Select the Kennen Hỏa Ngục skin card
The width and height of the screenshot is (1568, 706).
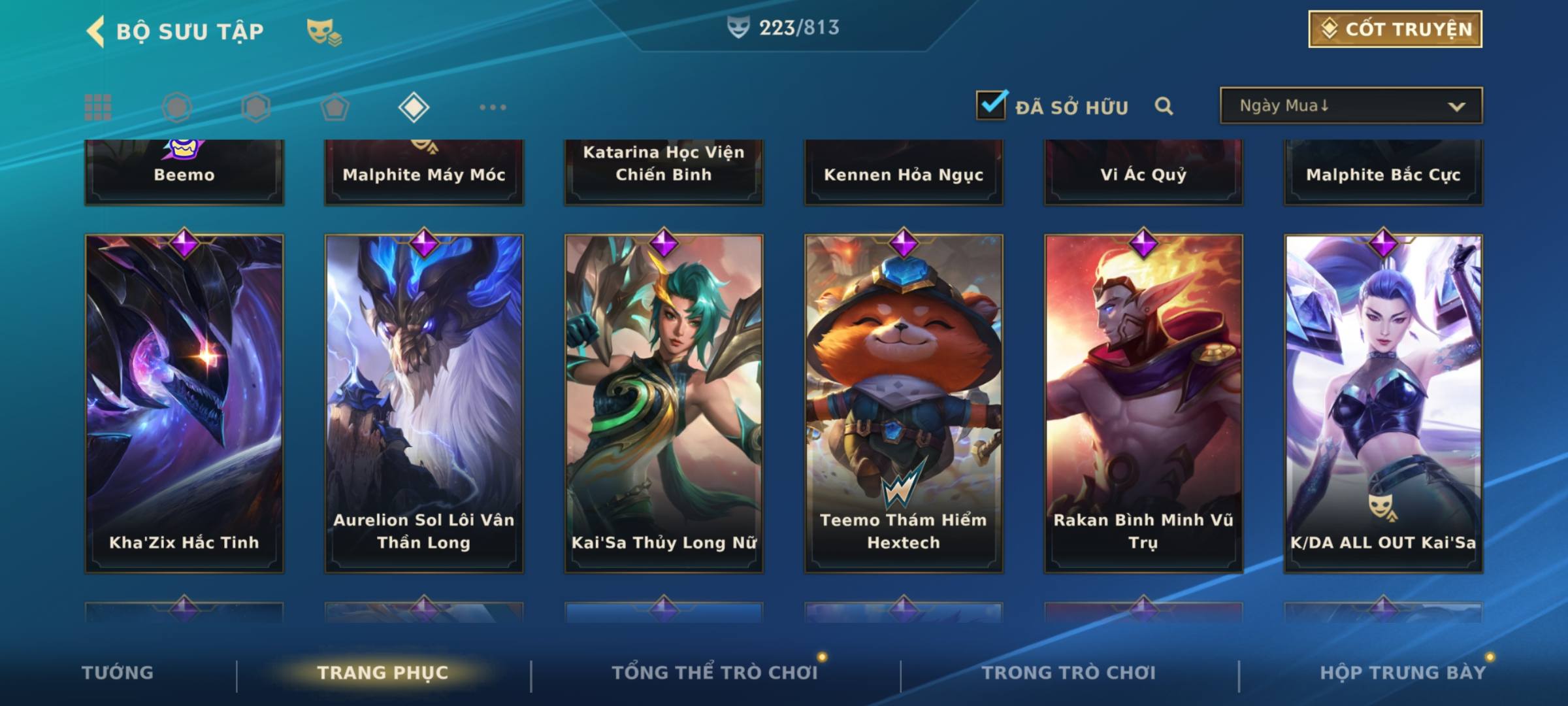(x=904, y=173)
